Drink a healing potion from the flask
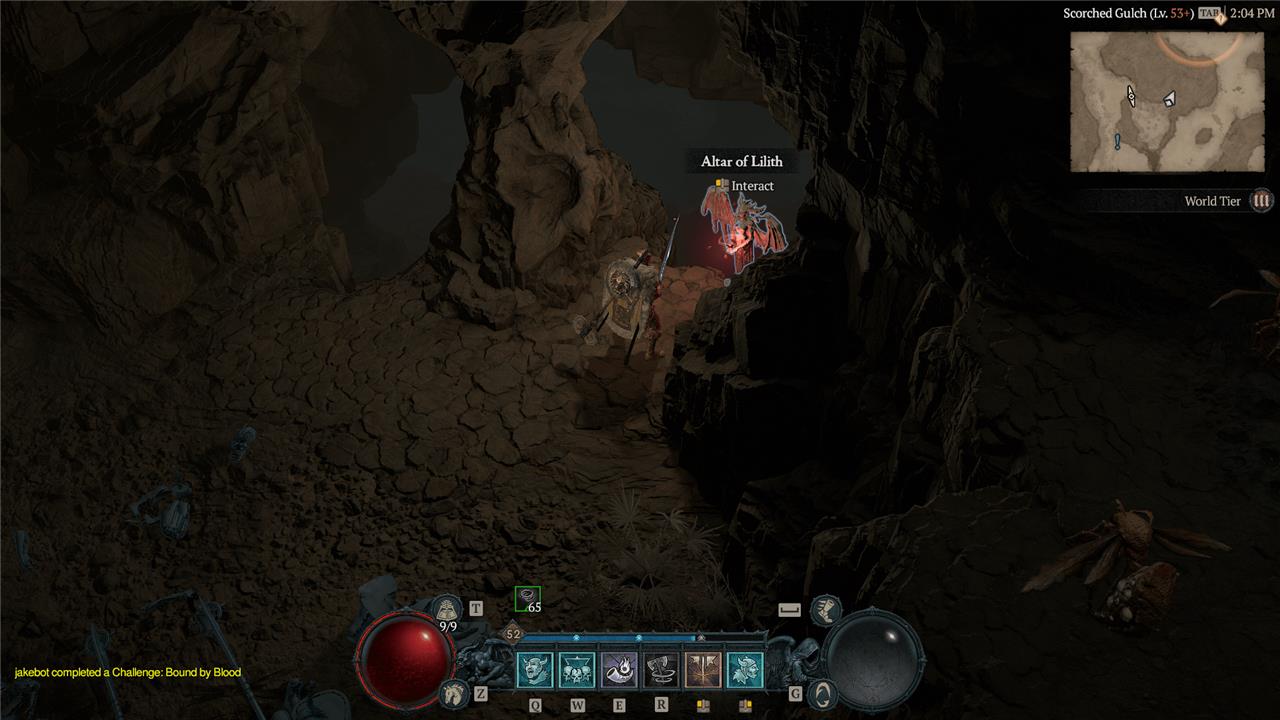 tap(447, 609)
